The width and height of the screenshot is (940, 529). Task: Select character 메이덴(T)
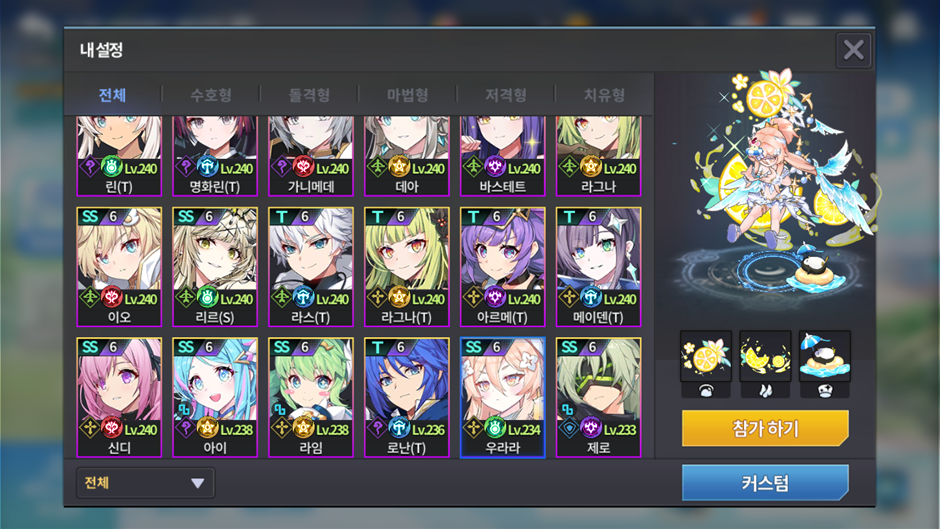coord(598,266)
